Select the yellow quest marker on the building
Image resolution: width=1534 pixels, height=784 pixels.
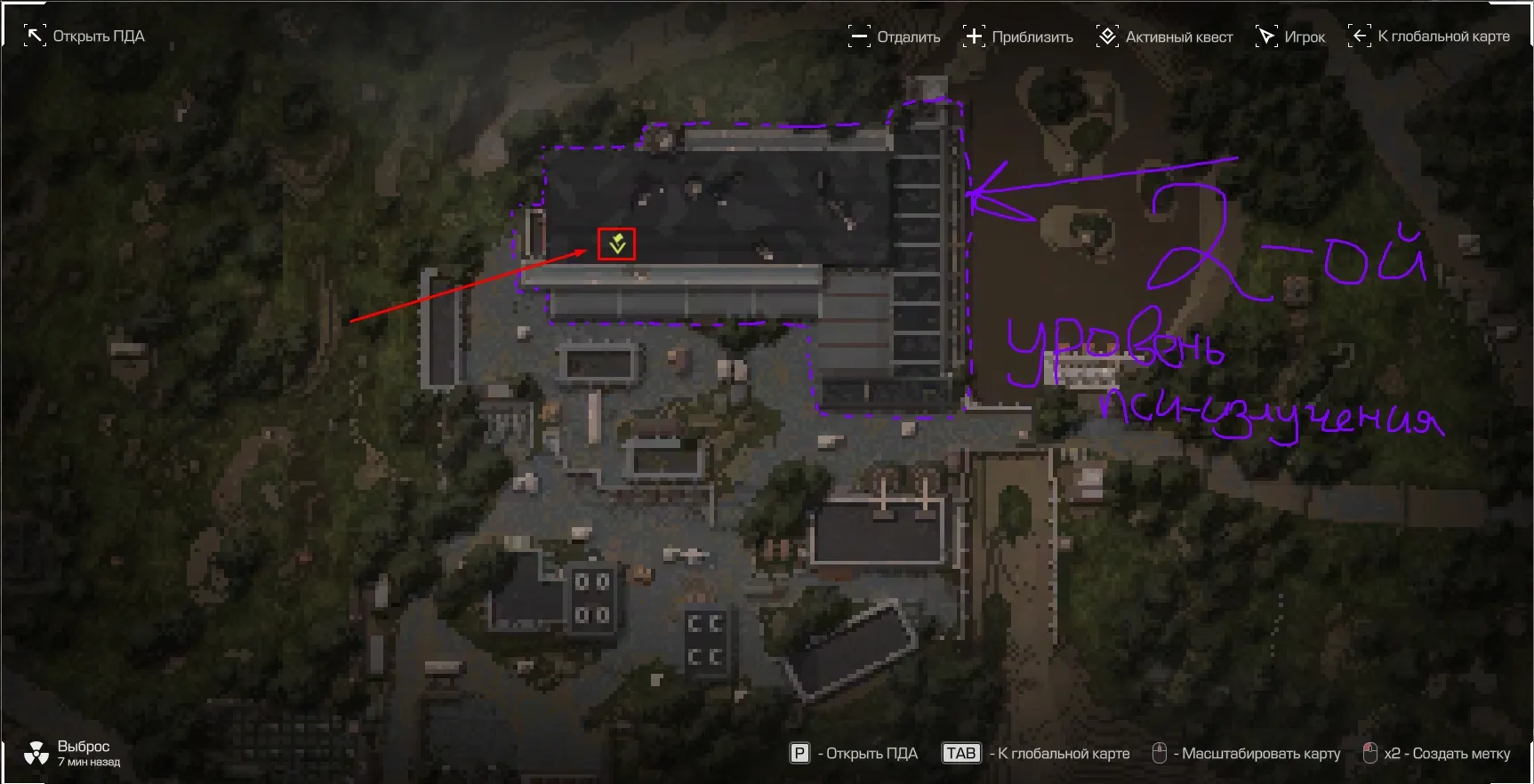[x=617, y=244]
